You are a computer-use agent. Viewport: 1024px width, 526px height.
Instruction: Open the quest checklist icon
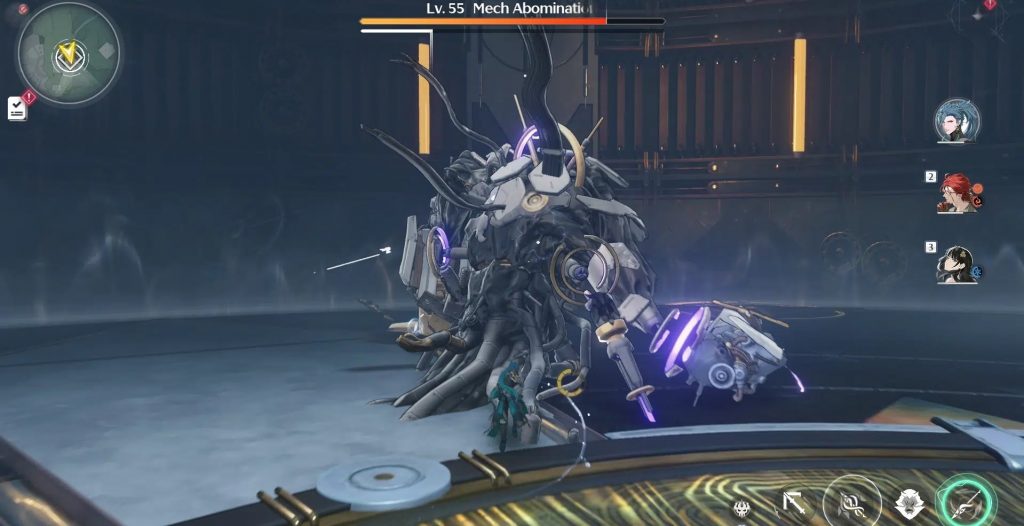tap(17, 109)
